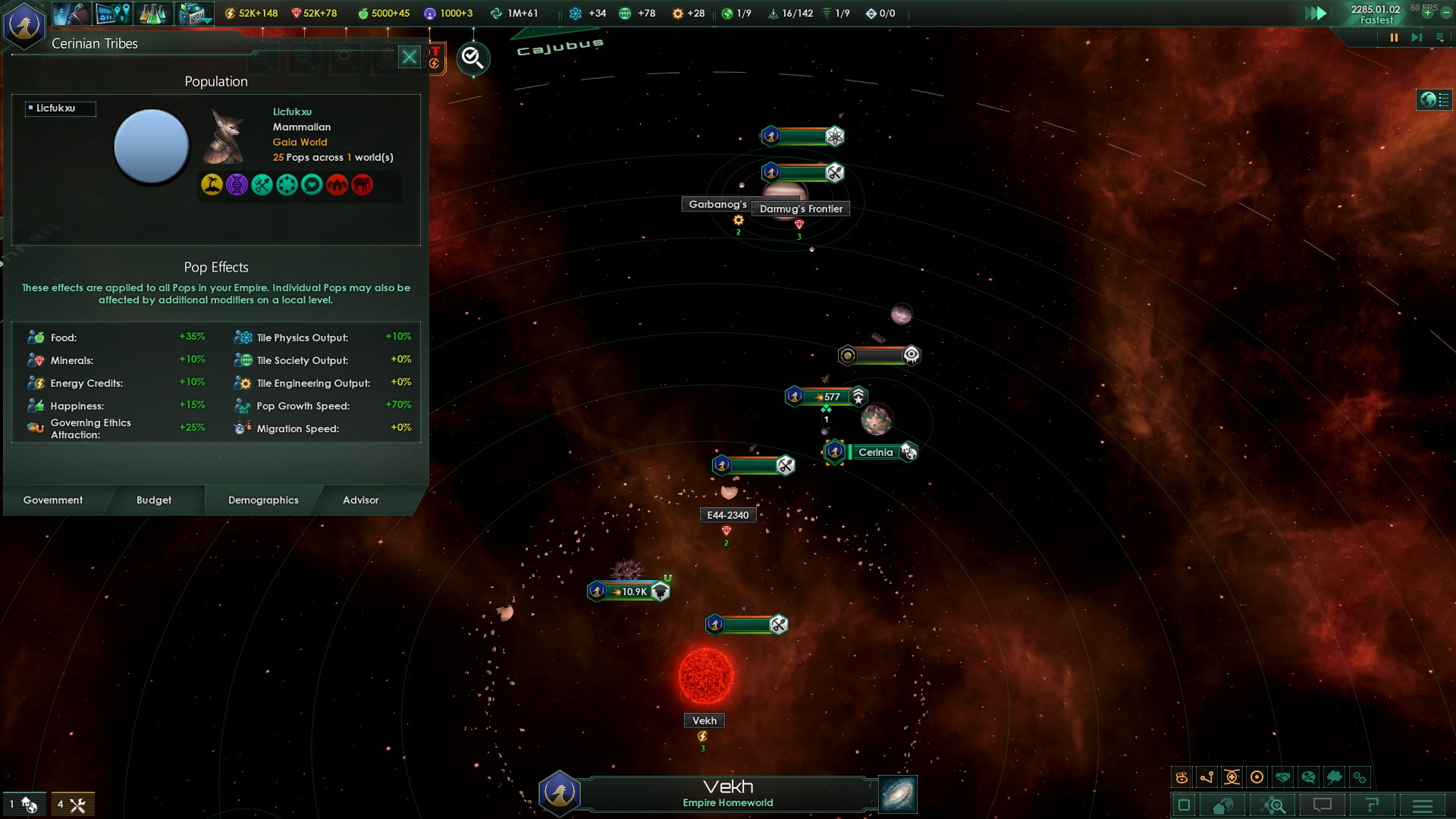This screenshot has height=819, width=1456.
Task: Pause the game
Action: click(x=1394, y=37)
